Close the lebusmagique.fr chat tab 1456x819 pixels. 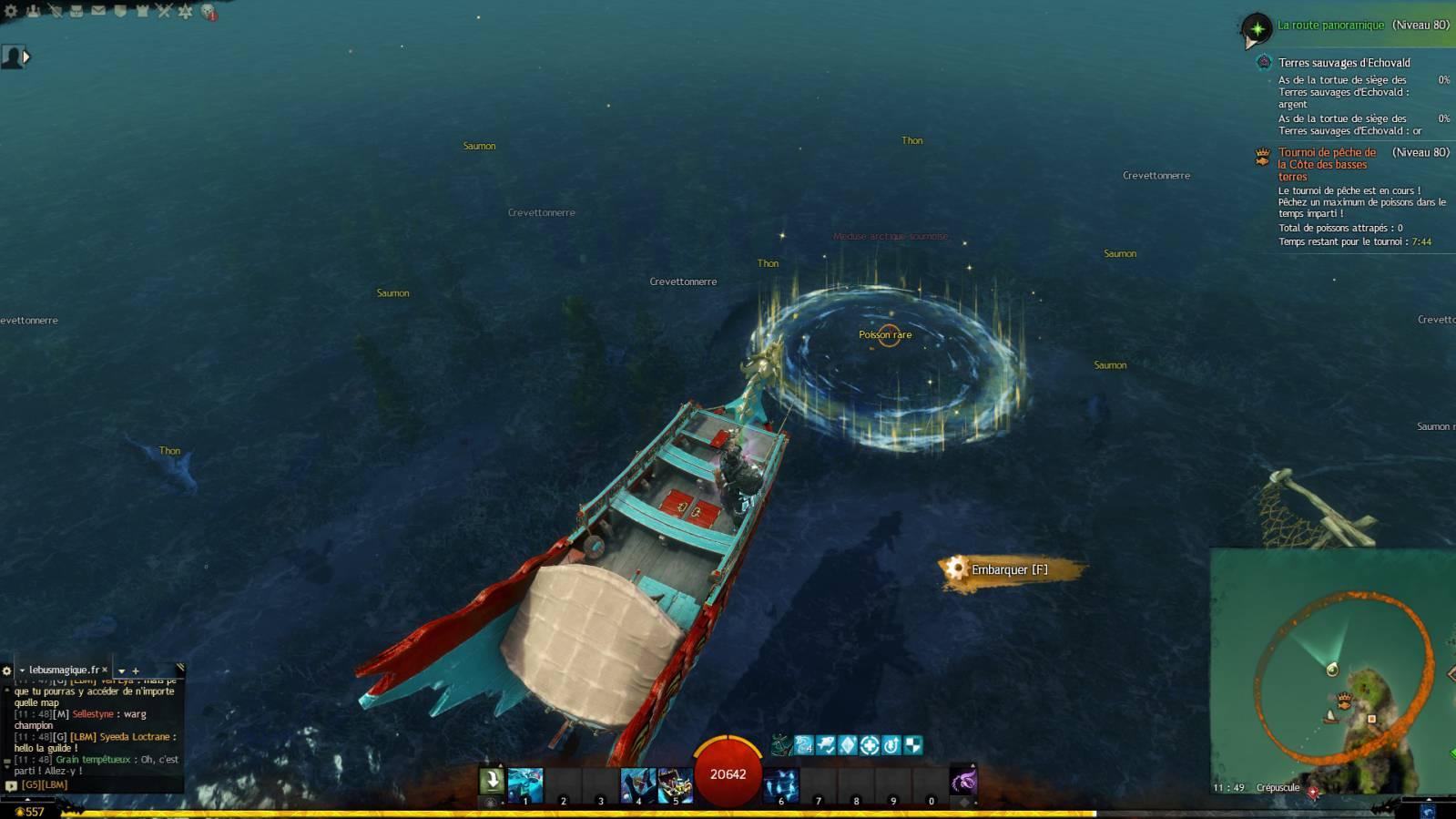click(105, 670)
